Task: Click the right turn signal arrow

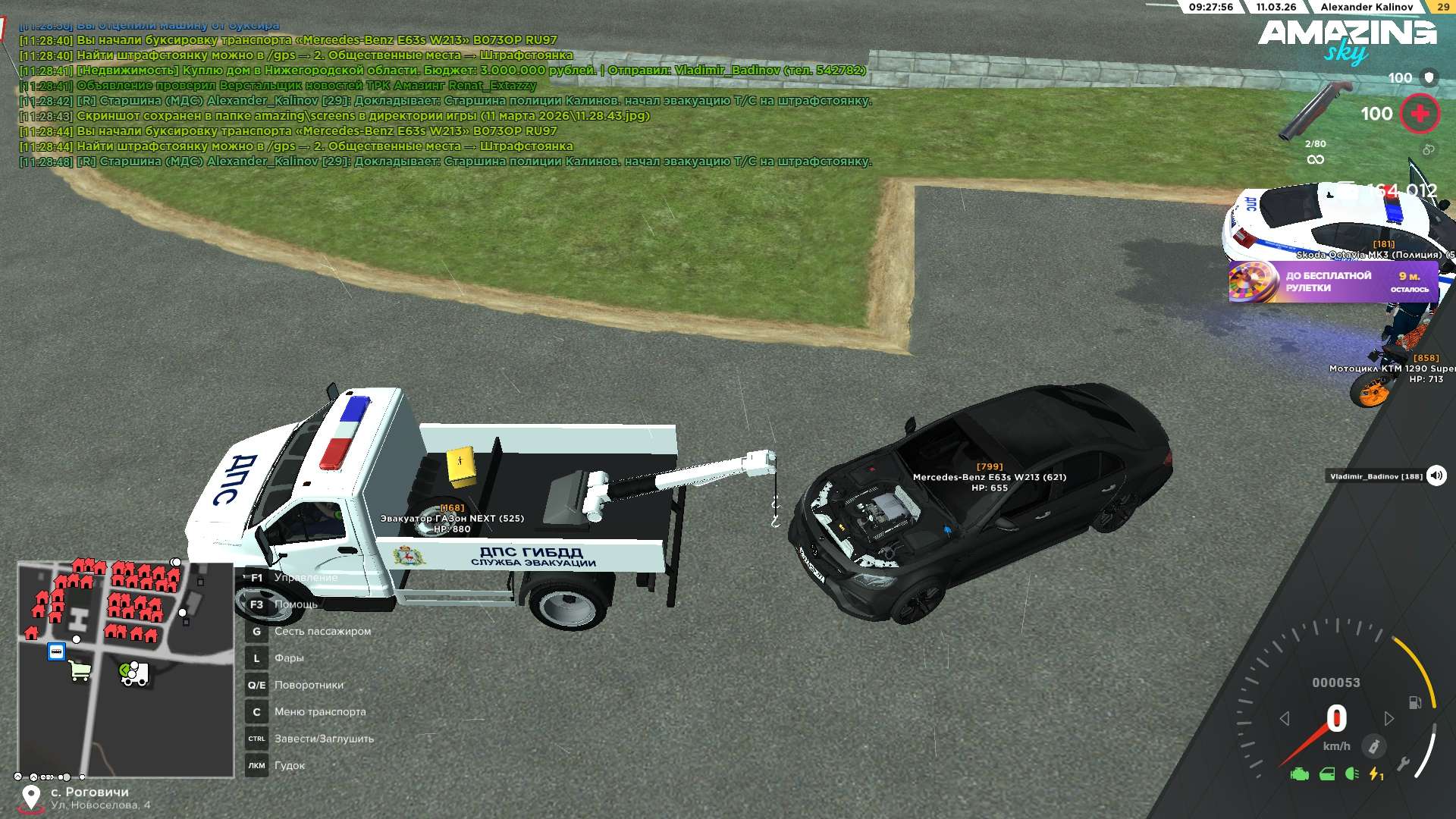Action: coord(1389,718)
